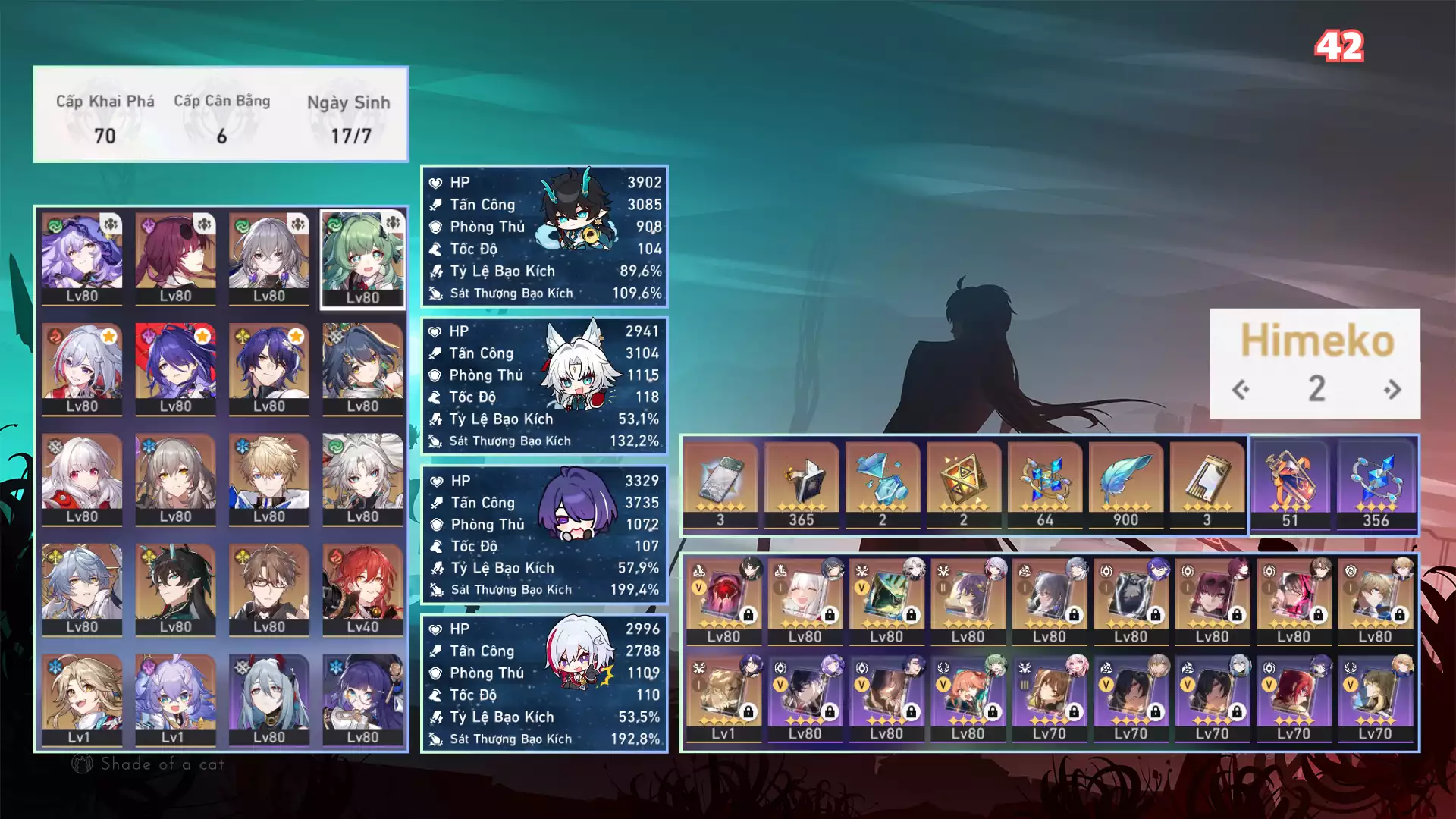Click the right arrow beside number 2
1456x819 pixels.
click(x=1392, y=390)
